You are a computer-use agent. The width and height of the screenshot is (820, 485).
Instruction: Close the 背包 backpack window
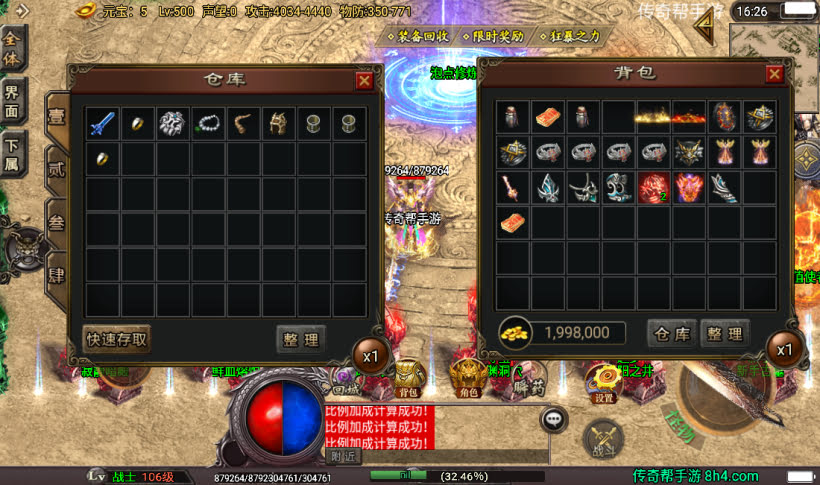tap(775, 74)
